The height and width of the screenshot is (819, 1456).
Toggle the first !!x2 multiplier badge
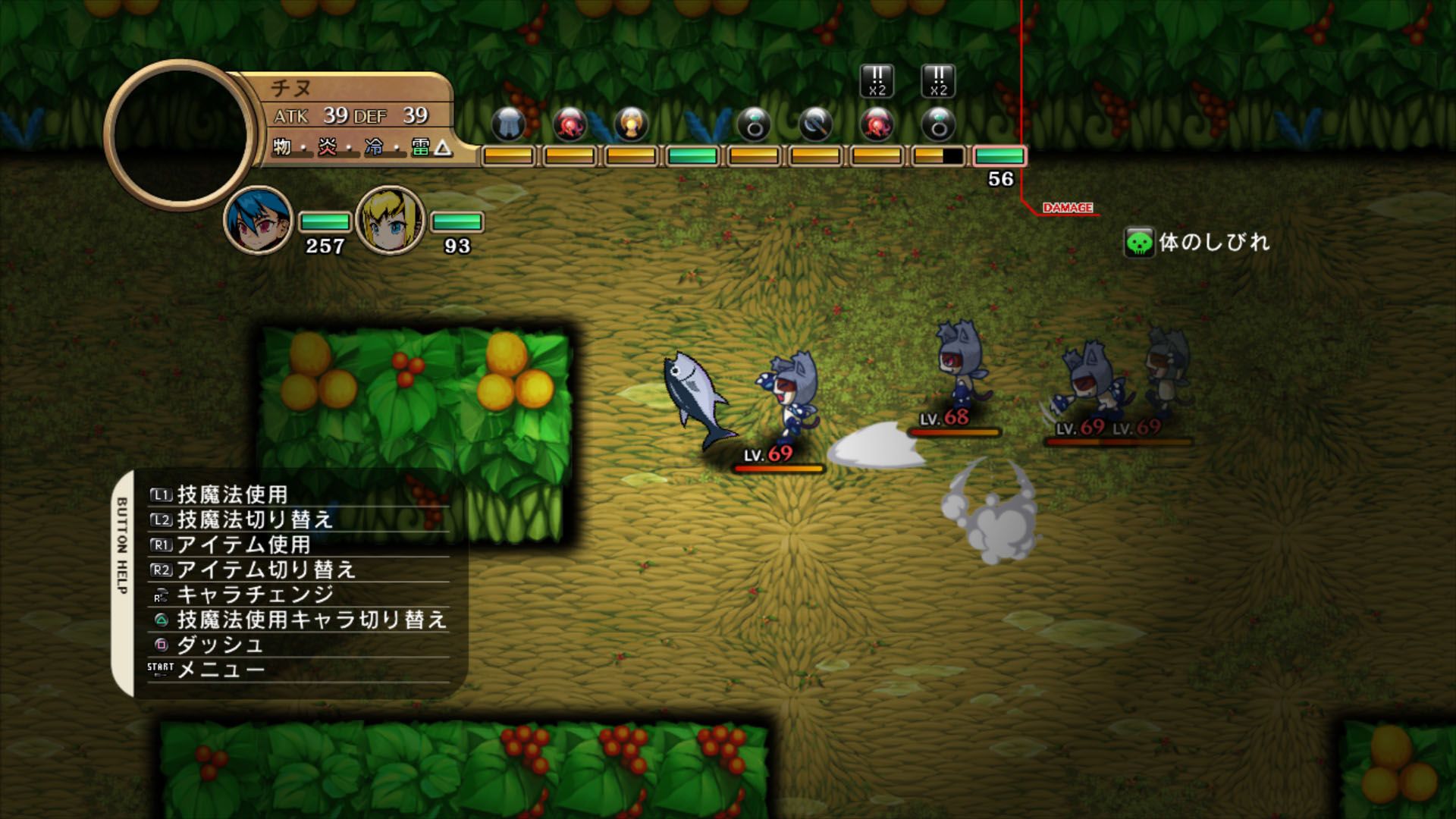[877, 81]
